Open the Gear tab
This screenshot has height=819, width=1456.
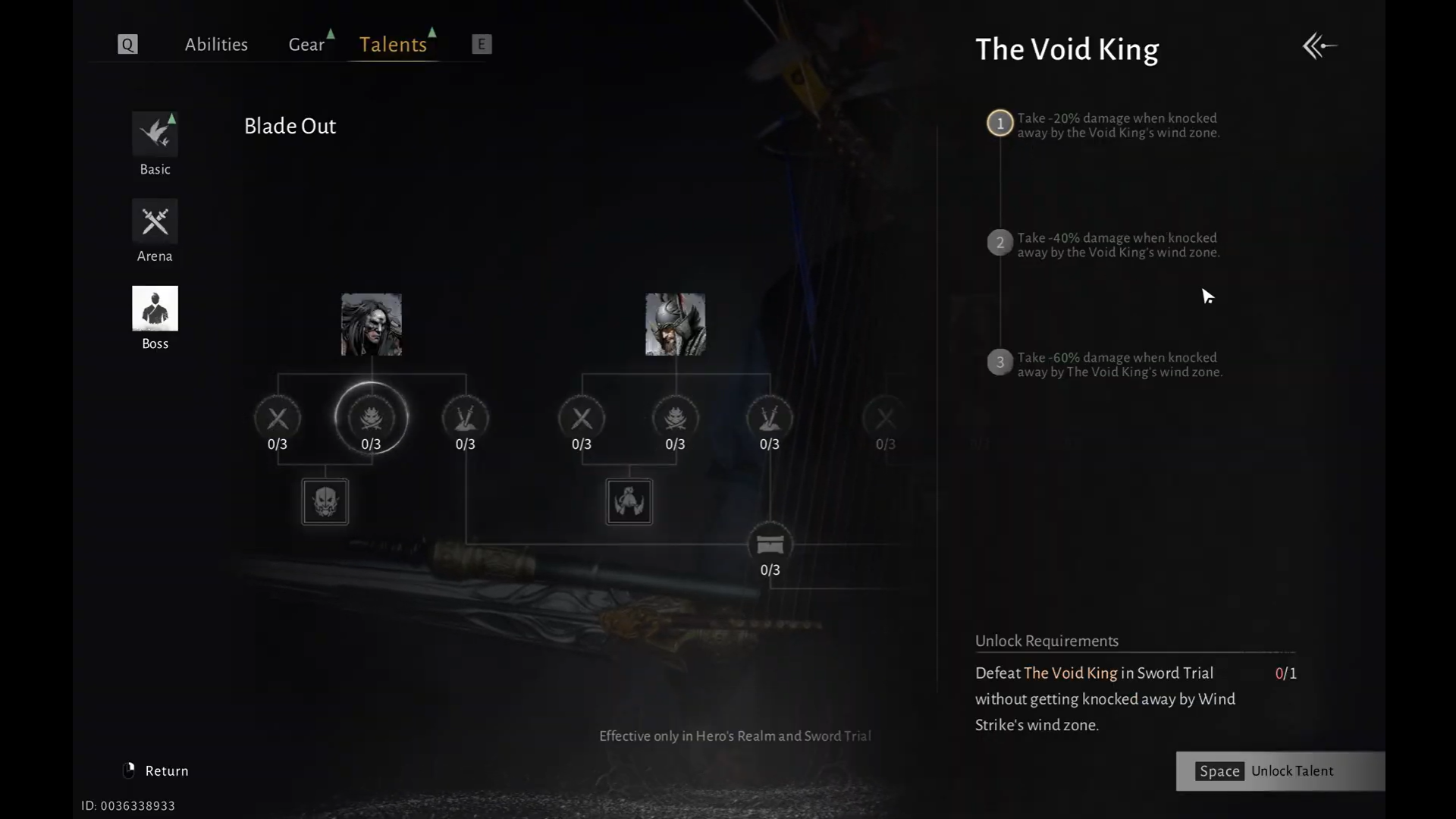306,45
